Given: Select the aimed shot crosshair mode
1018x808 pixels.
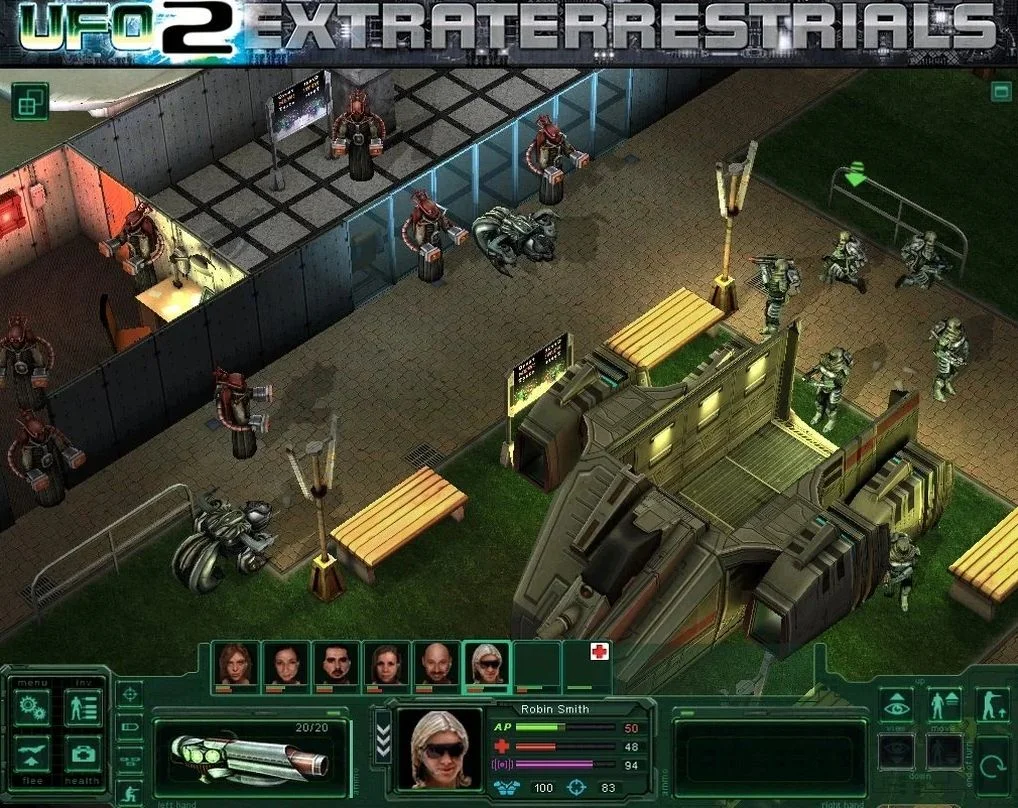Looking at the screenshot, I should pos(129,693).
